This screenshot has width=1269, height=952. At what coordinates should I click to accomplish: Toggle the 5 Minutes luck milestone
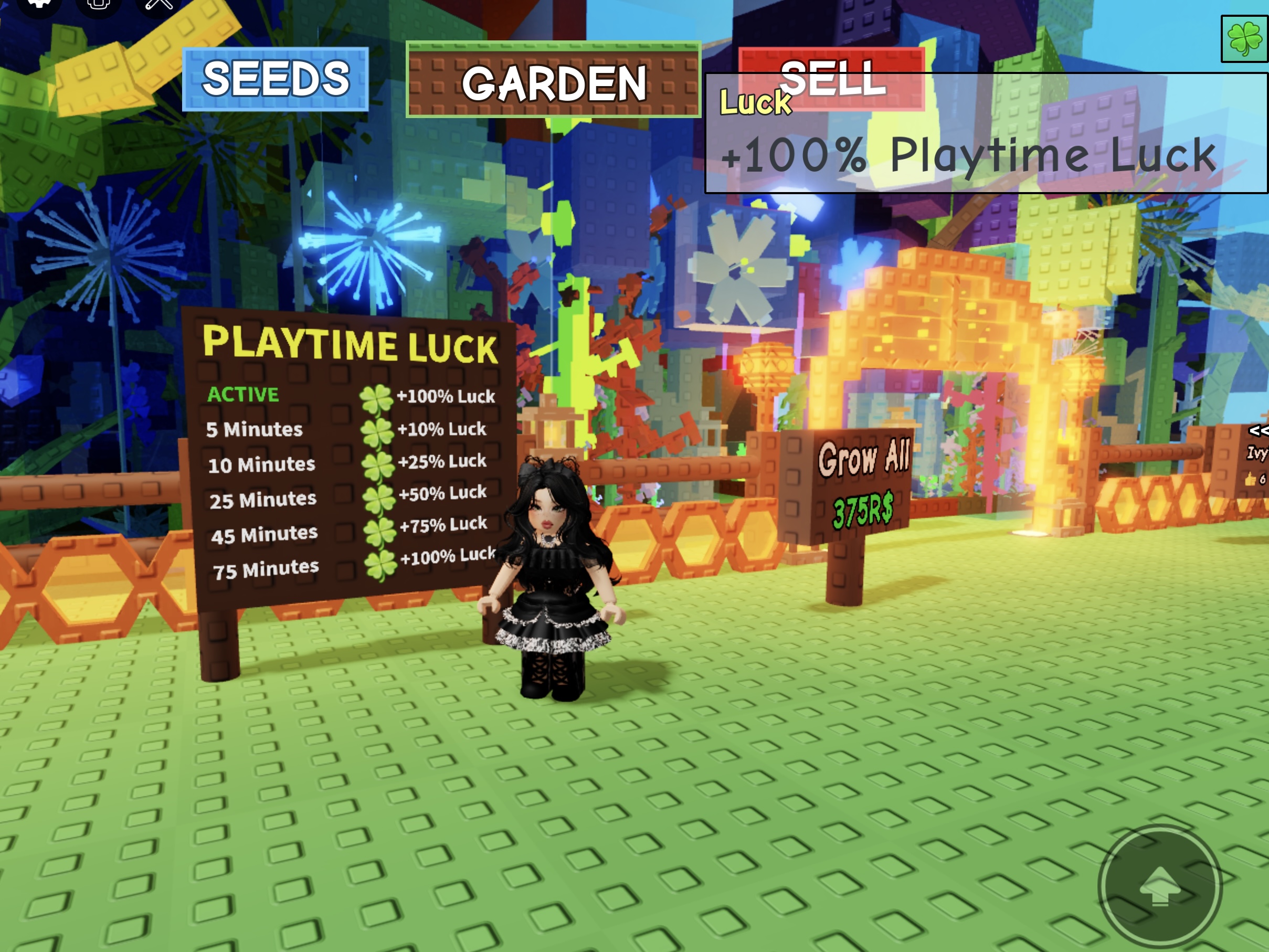pyautogui.click(x=254, y=430)
